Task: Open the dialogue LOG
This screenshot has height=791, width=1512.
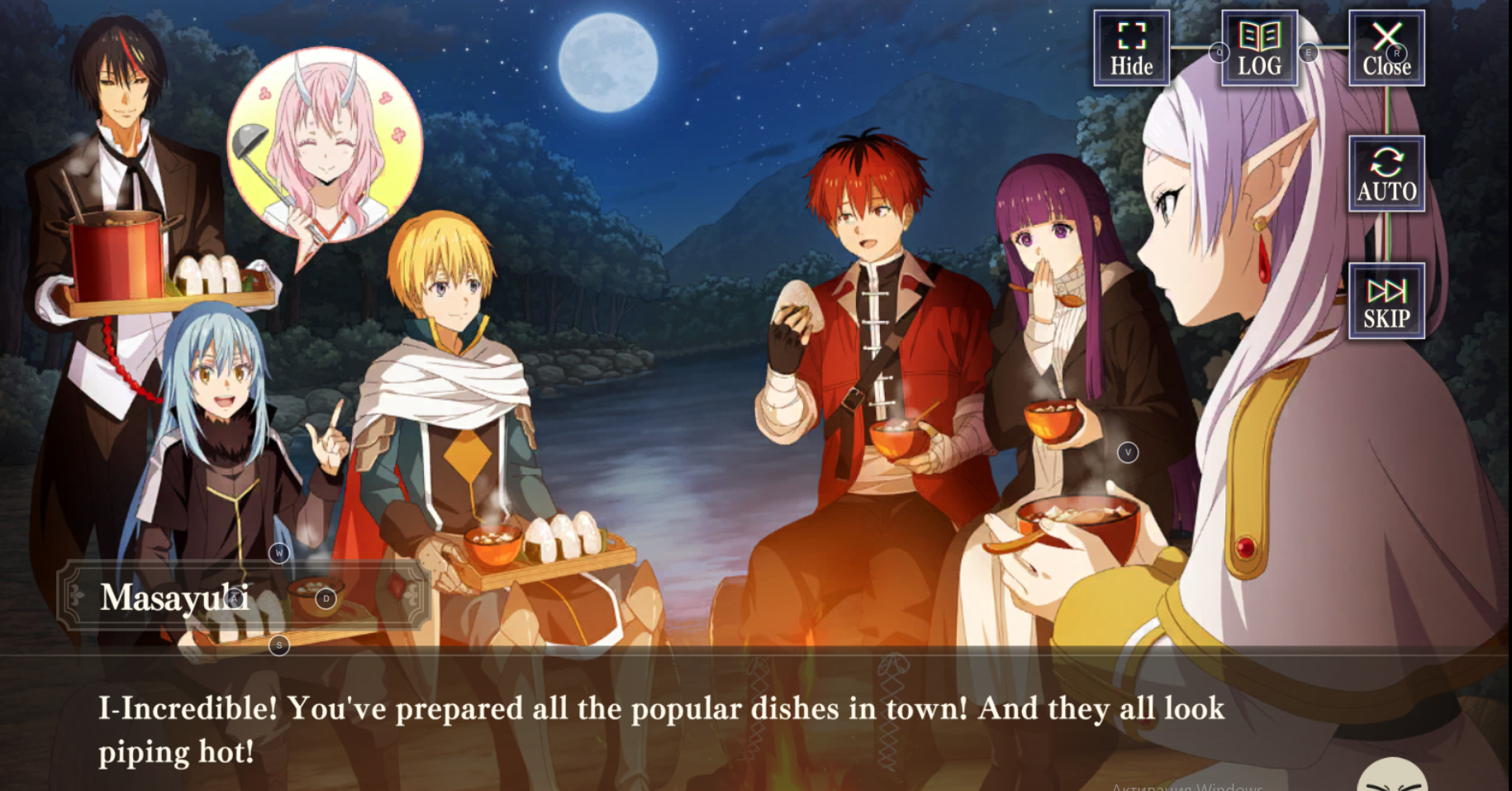Action: pyautogui.click(x=1259, y=49)
